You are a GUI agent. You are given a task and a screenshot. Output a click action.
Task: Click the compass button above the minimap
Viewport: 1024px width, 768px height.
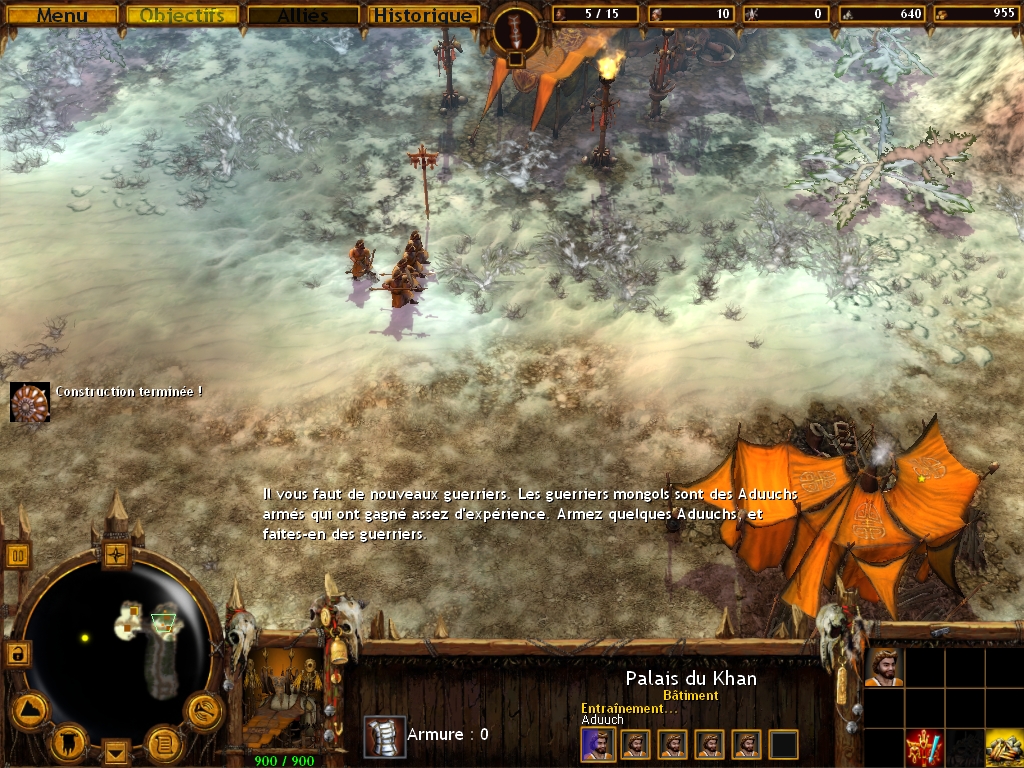point(117,554)
